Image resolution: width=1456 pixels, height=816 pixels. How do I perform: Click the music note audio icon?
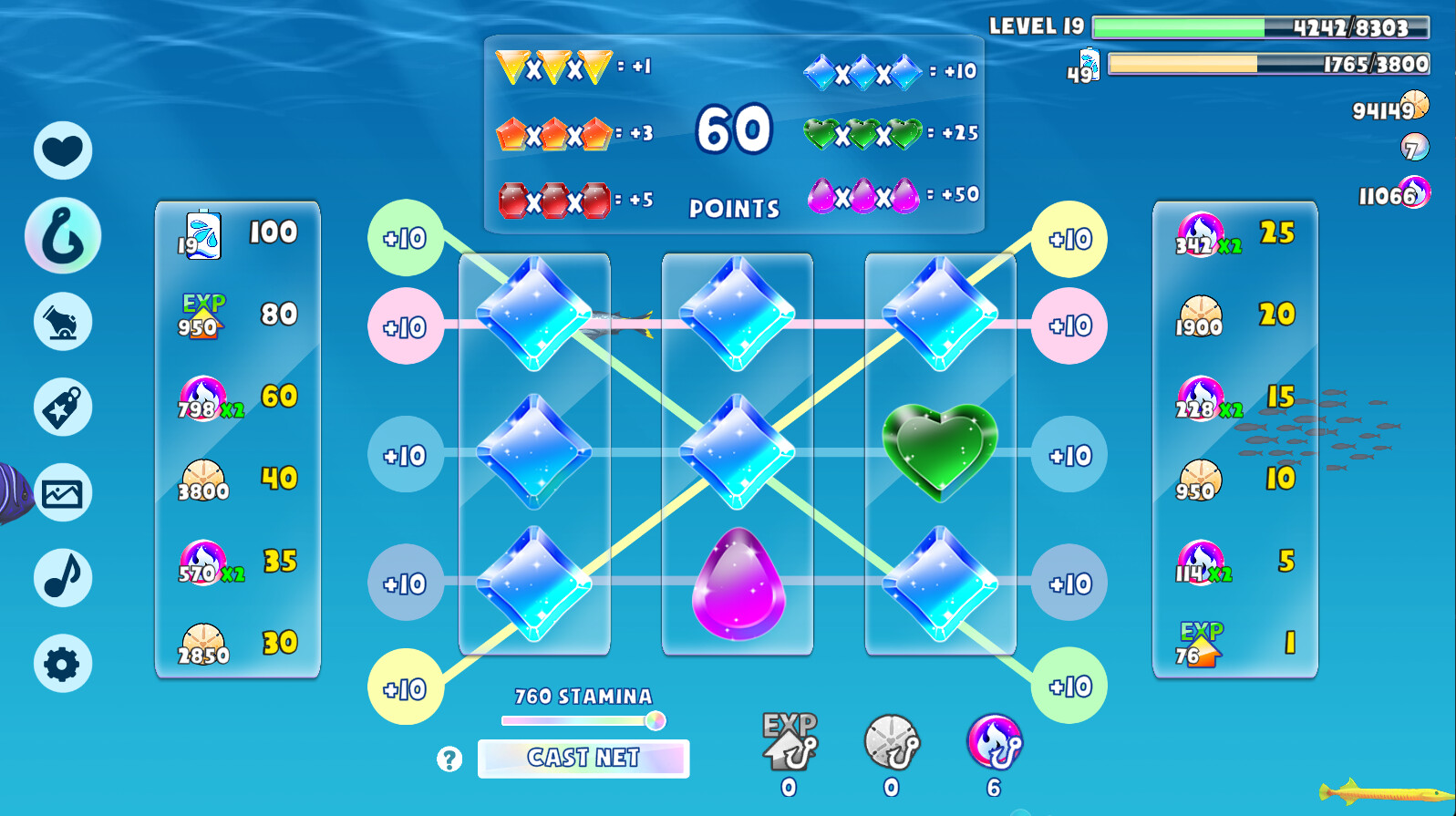click(62, 577)
